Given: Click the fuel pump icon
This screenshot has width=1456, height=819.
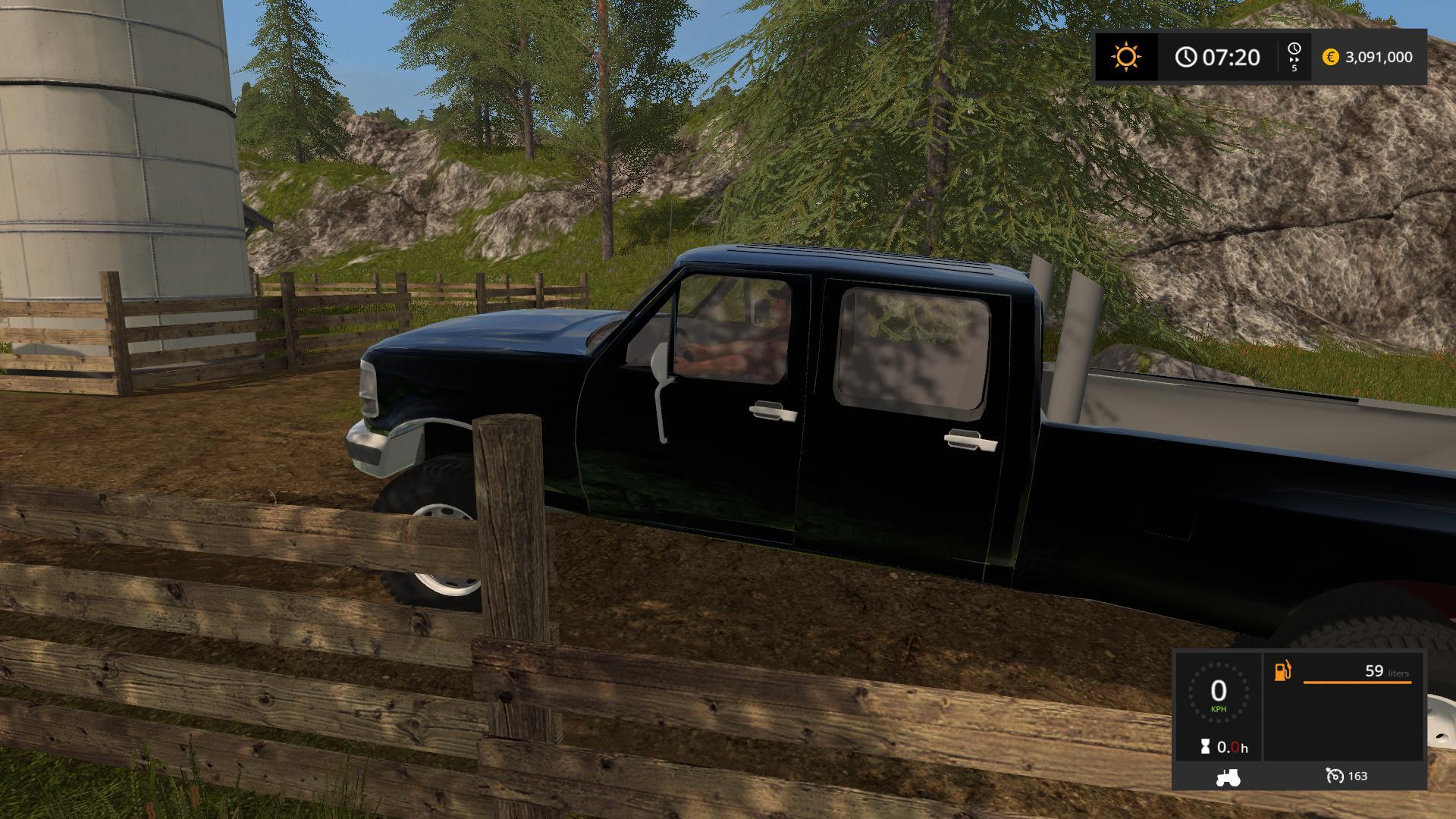Looking at the screenshot, I should click(1282, 672).
